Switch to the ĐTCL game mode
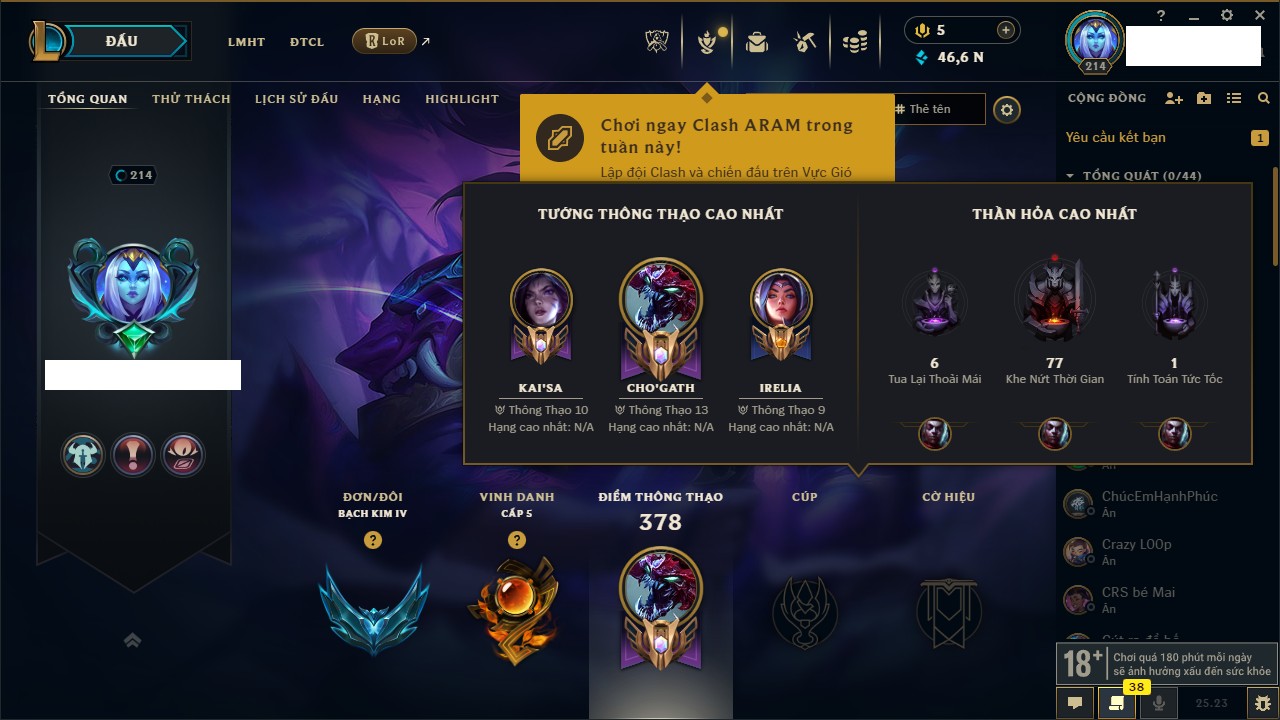Image resolution: width=1280 pixels, height=720 pixels. click(x=307, y=42)
